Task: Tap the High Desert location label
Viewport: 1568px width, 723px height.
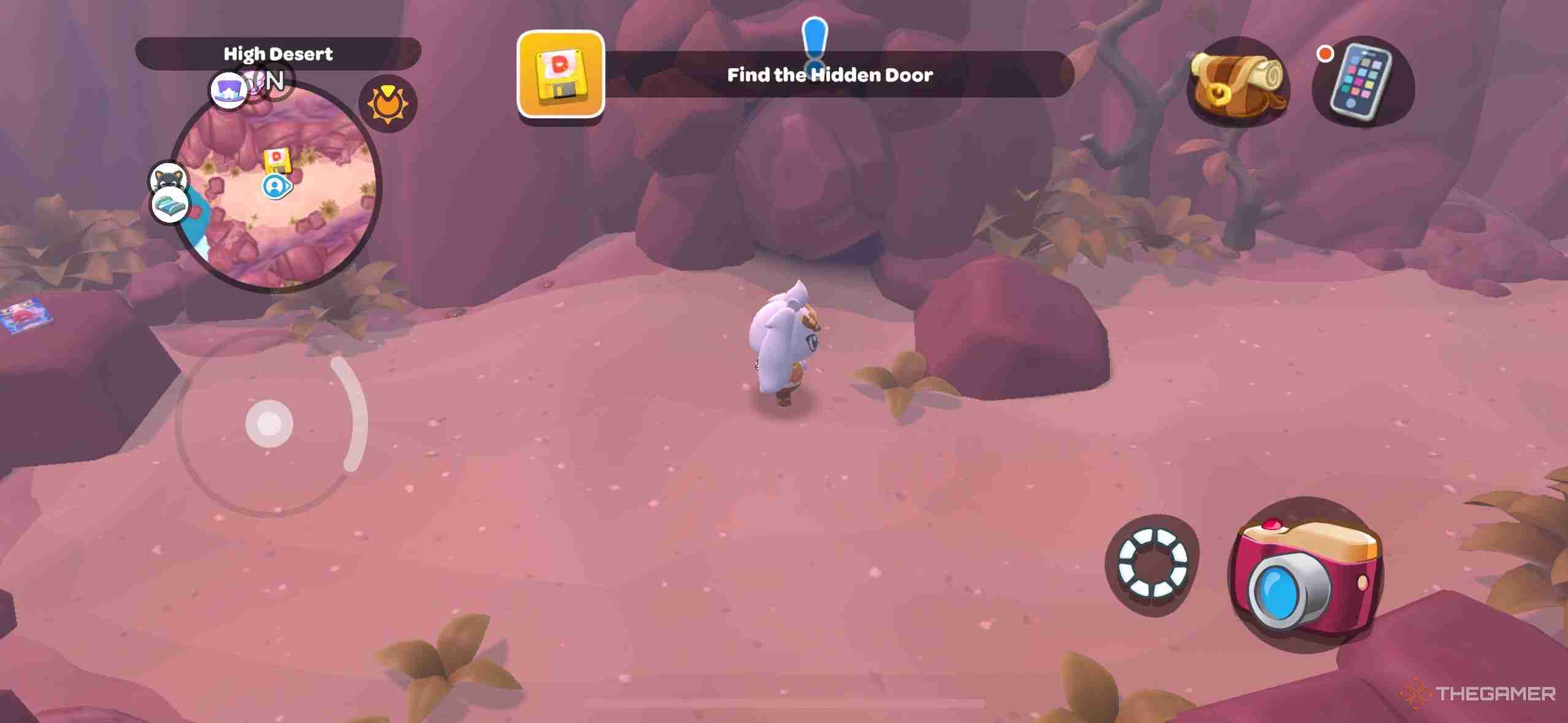Action: tap(277, 54)
